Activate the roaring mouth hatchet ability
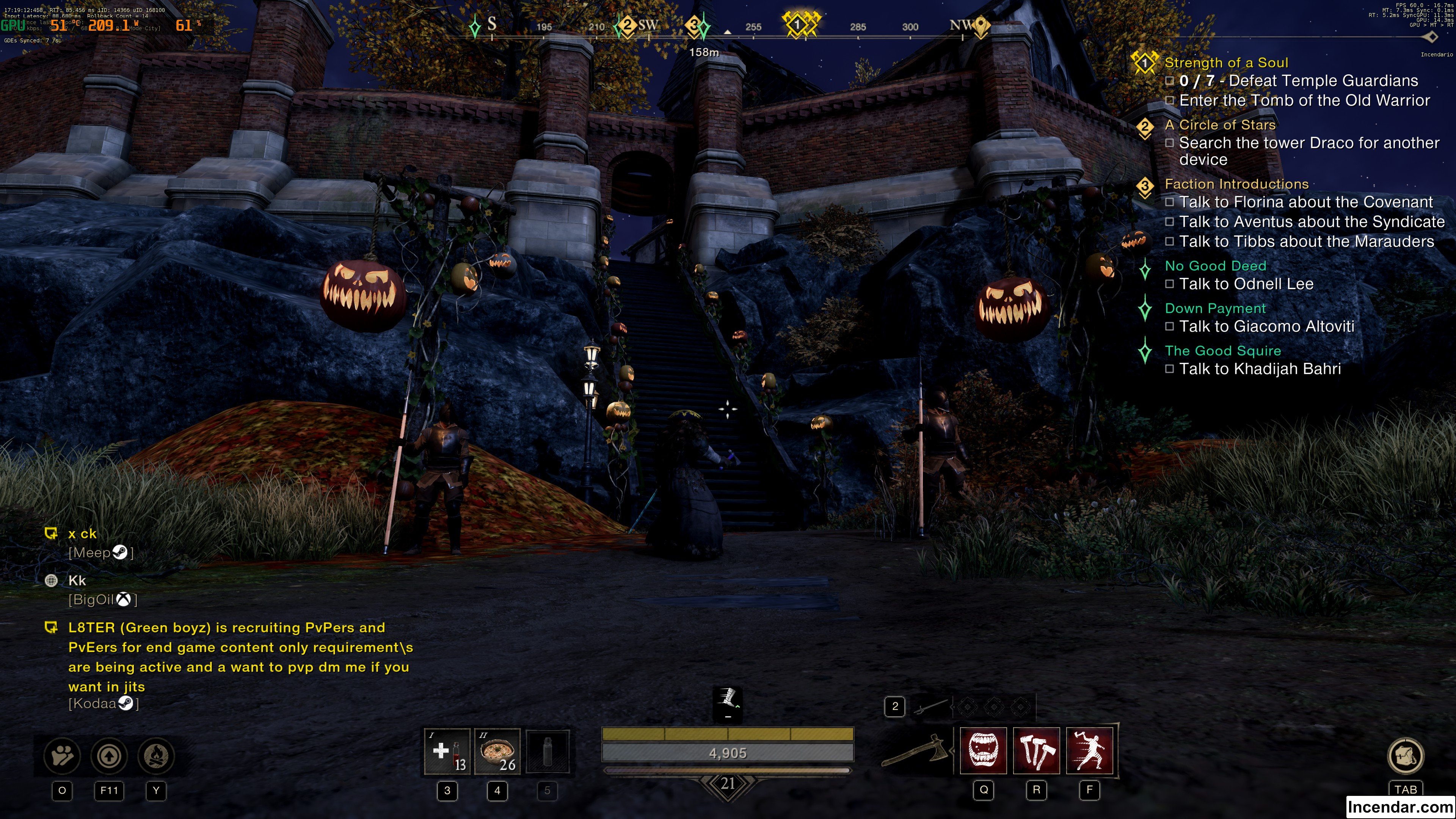The width and height of the screenshot is (1456, 819). coord(984,751)
